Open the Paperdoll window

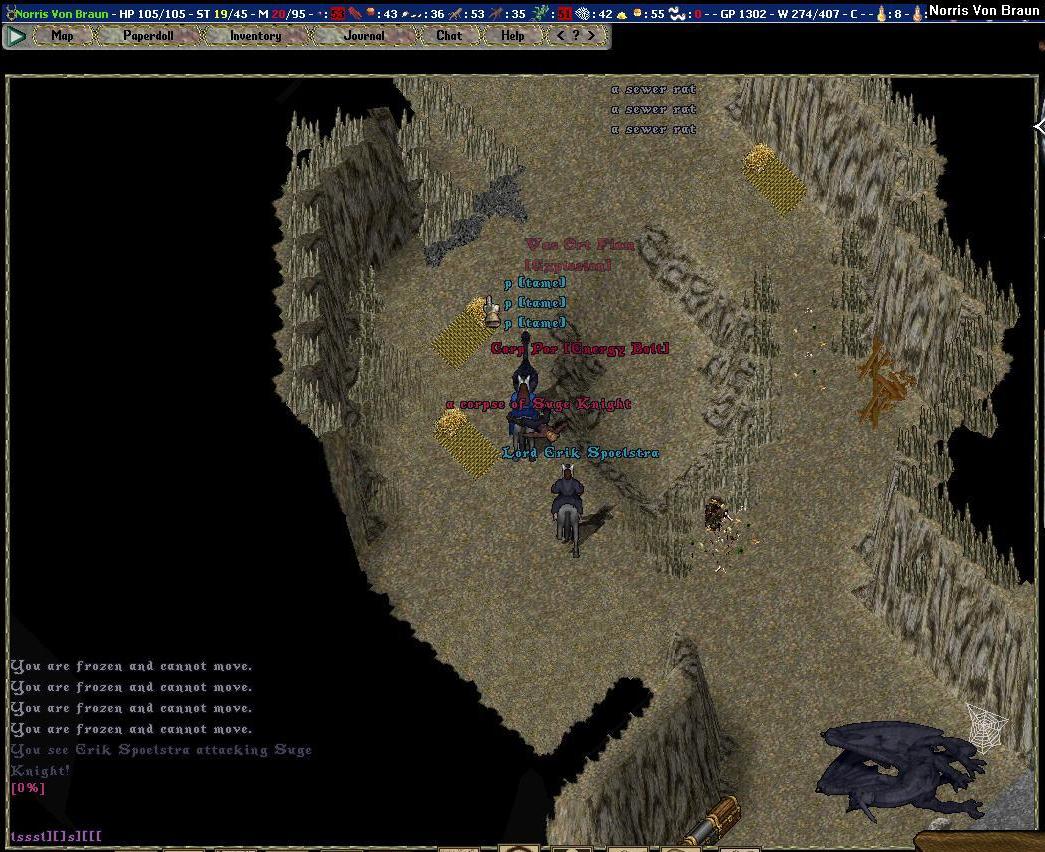(x=148, y=36)
